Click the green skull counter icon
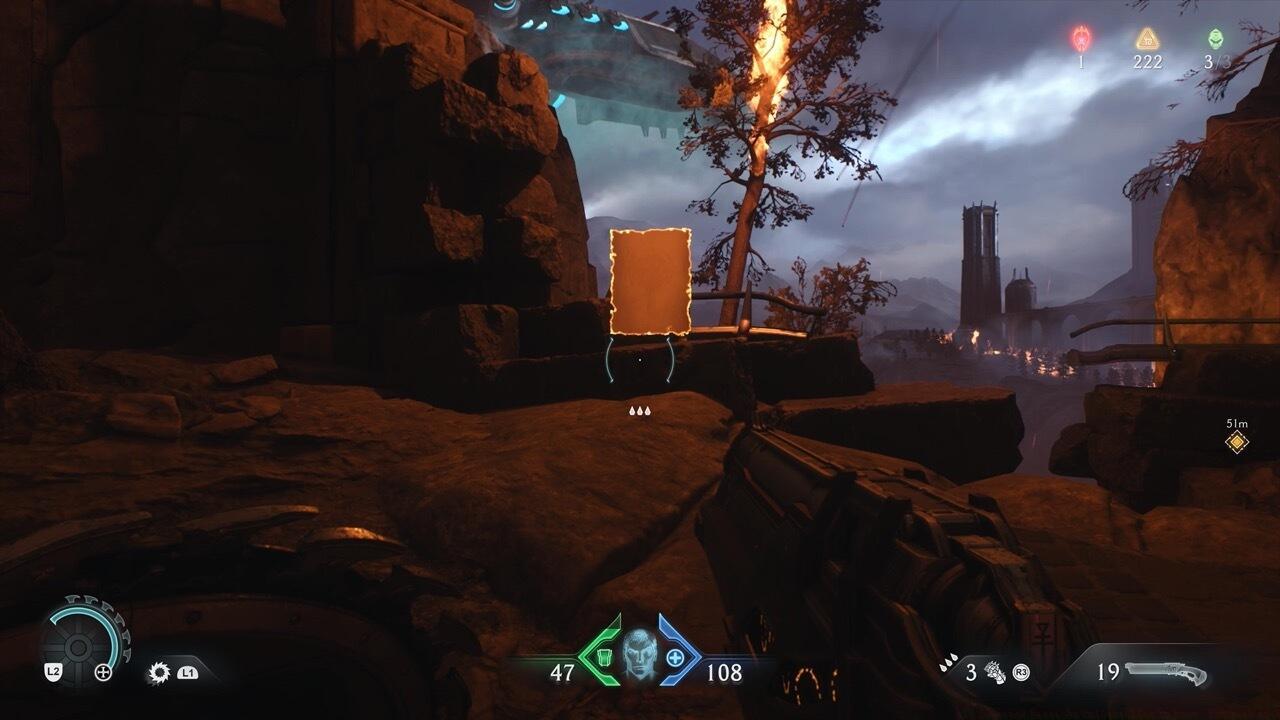The width and height of the screenshot is (1280, 720). click(x=1214, y=39)
